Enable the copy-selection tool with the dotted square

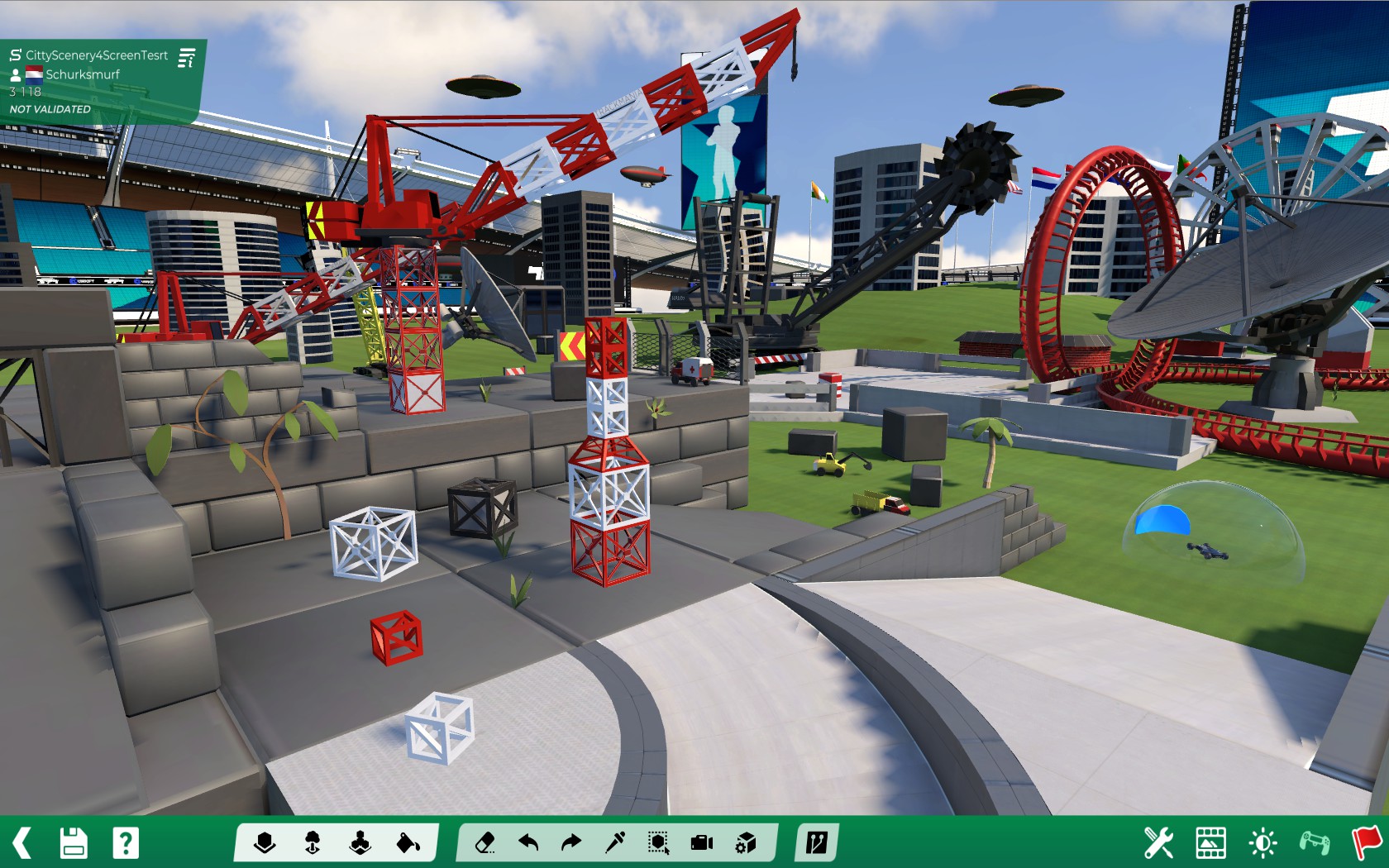coord(659,843)
